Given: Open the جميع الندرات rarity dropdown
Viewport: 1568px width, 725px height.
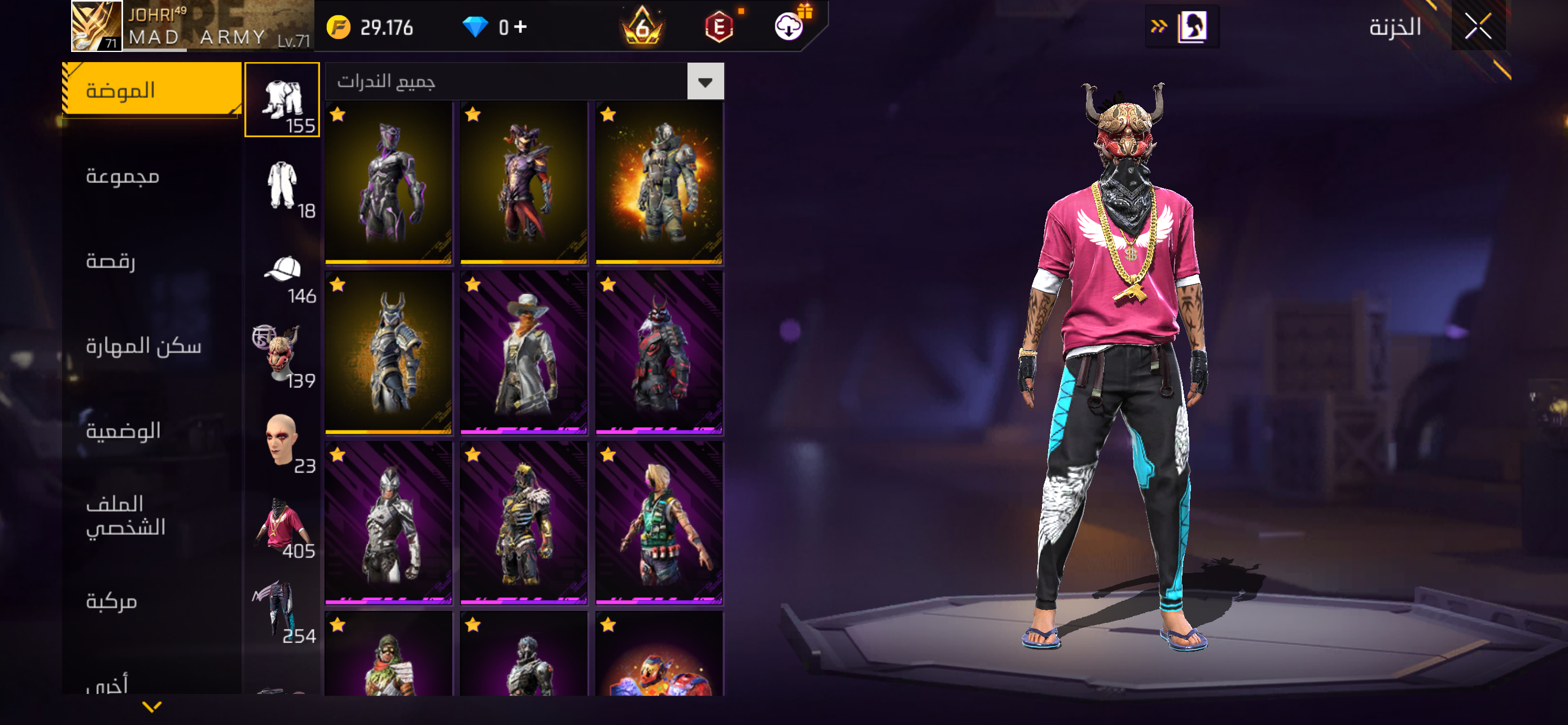Looking at the screenshot, I should [x=523, y=81].
